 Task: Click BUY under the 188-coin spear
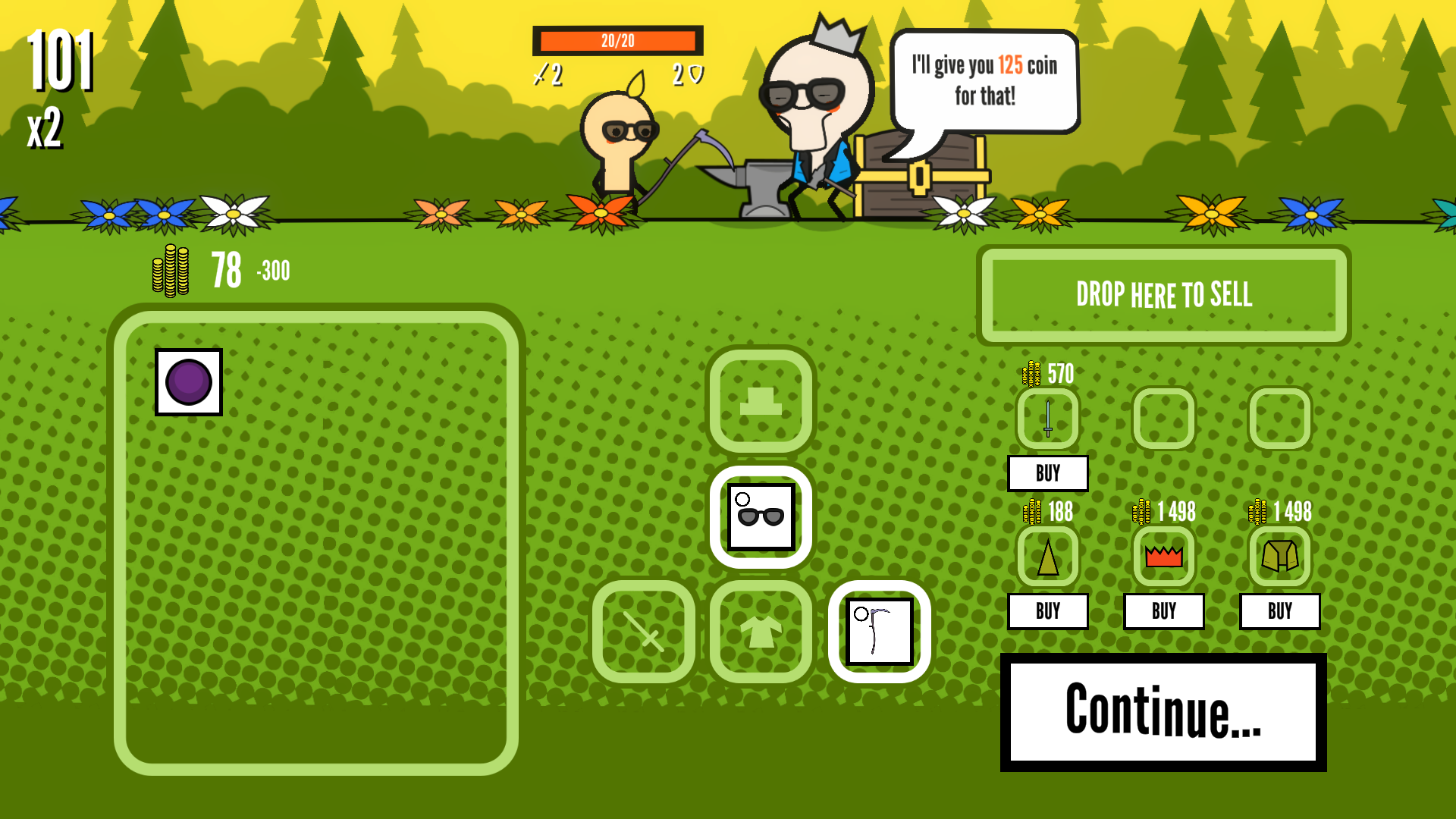(x=1047, y=611)
